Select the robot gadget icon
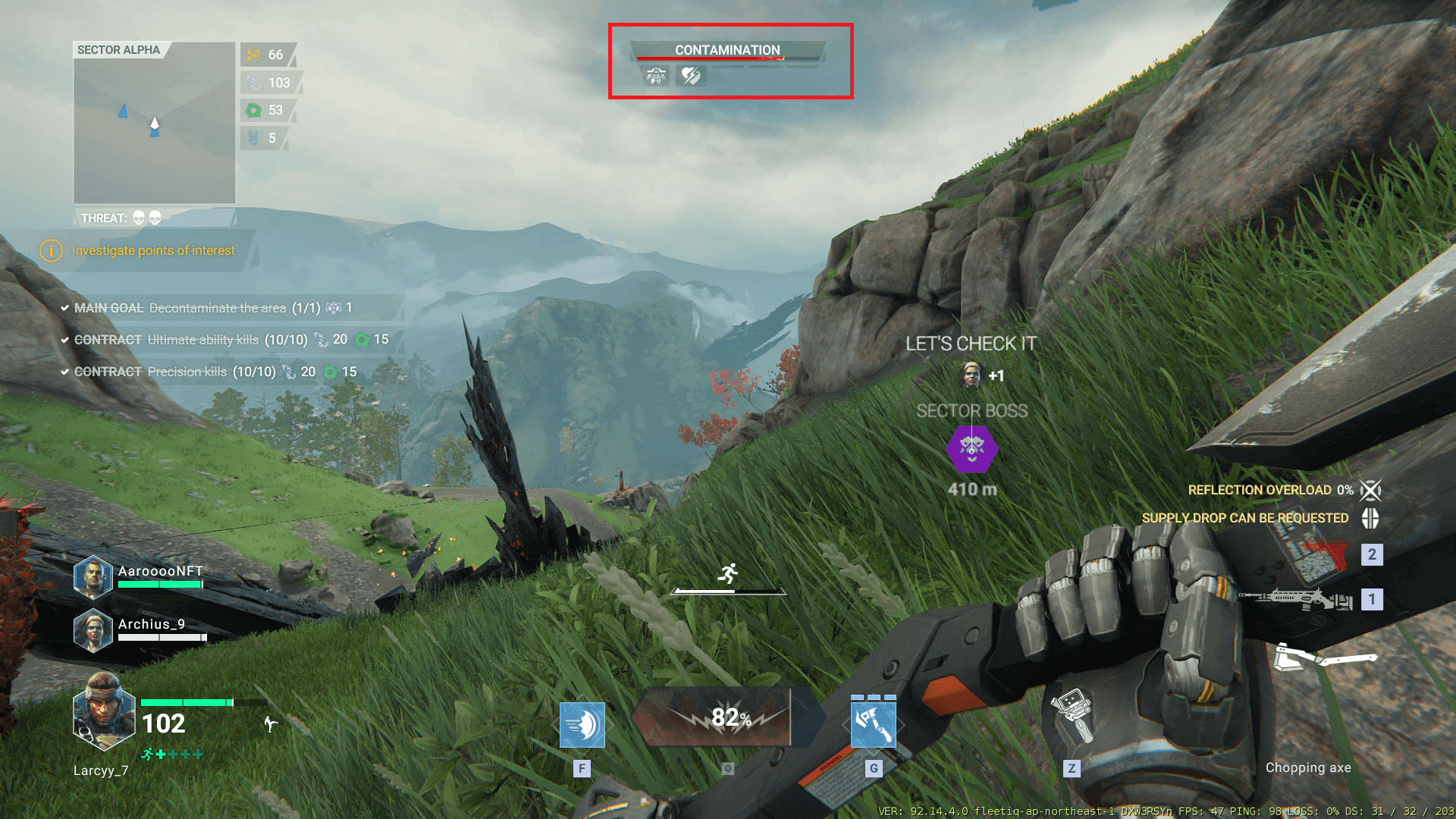 (x=1072, y=716)
